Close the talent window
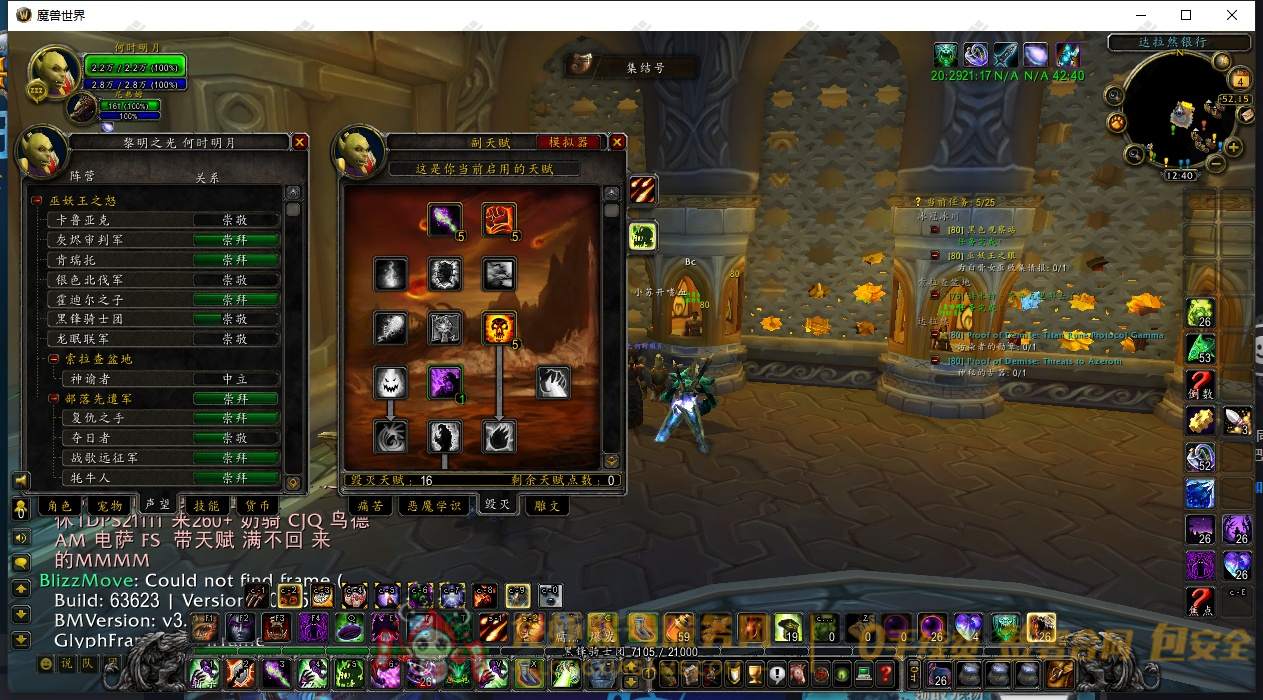1263x700 pixels. [x=617, y=143]
